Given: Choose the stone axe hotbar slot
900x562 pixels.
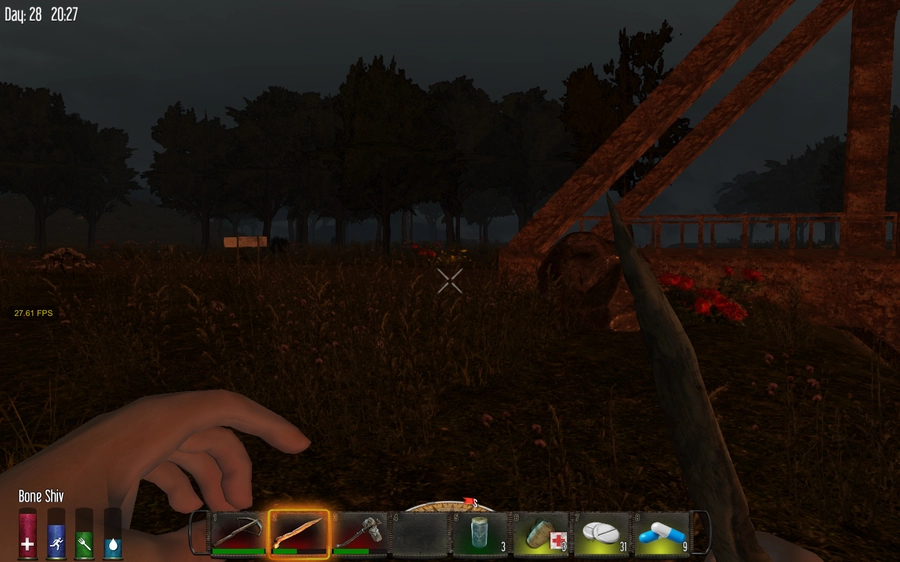Looking at the screenshot, I should coord(359,533).
